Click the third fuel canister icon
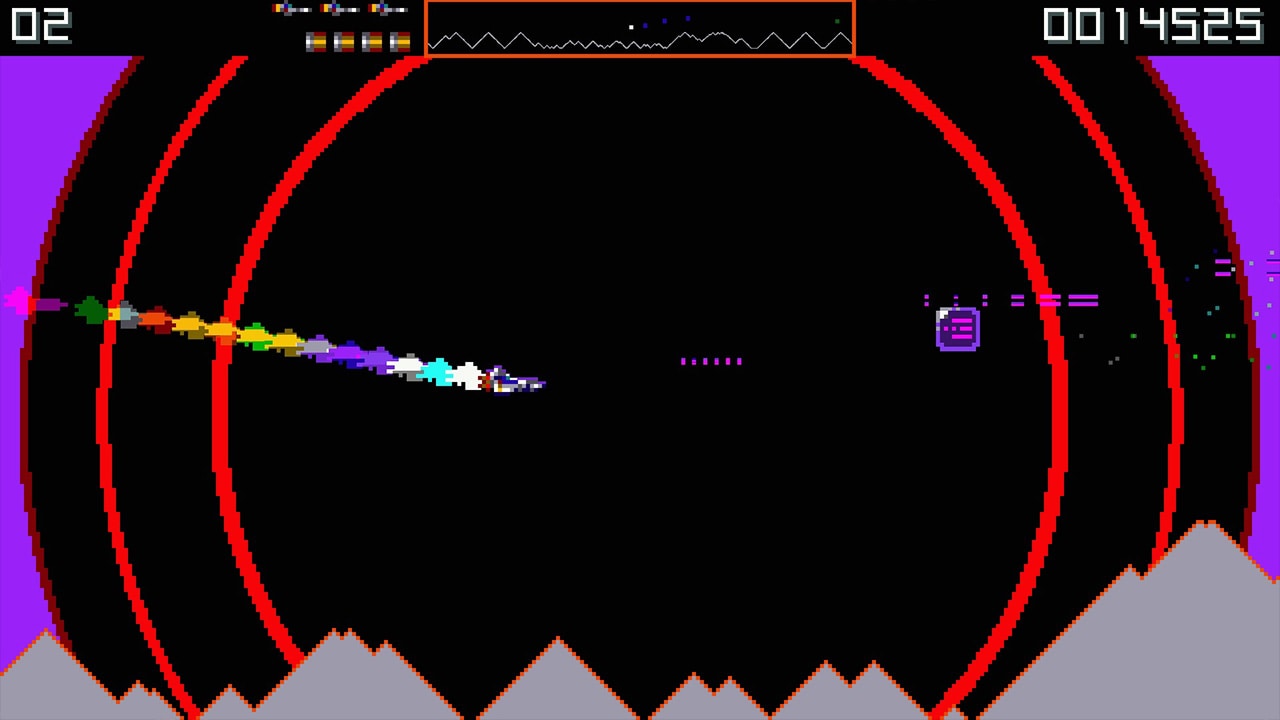Viewport: 1280px width, 720px height. tap(371, 42)
